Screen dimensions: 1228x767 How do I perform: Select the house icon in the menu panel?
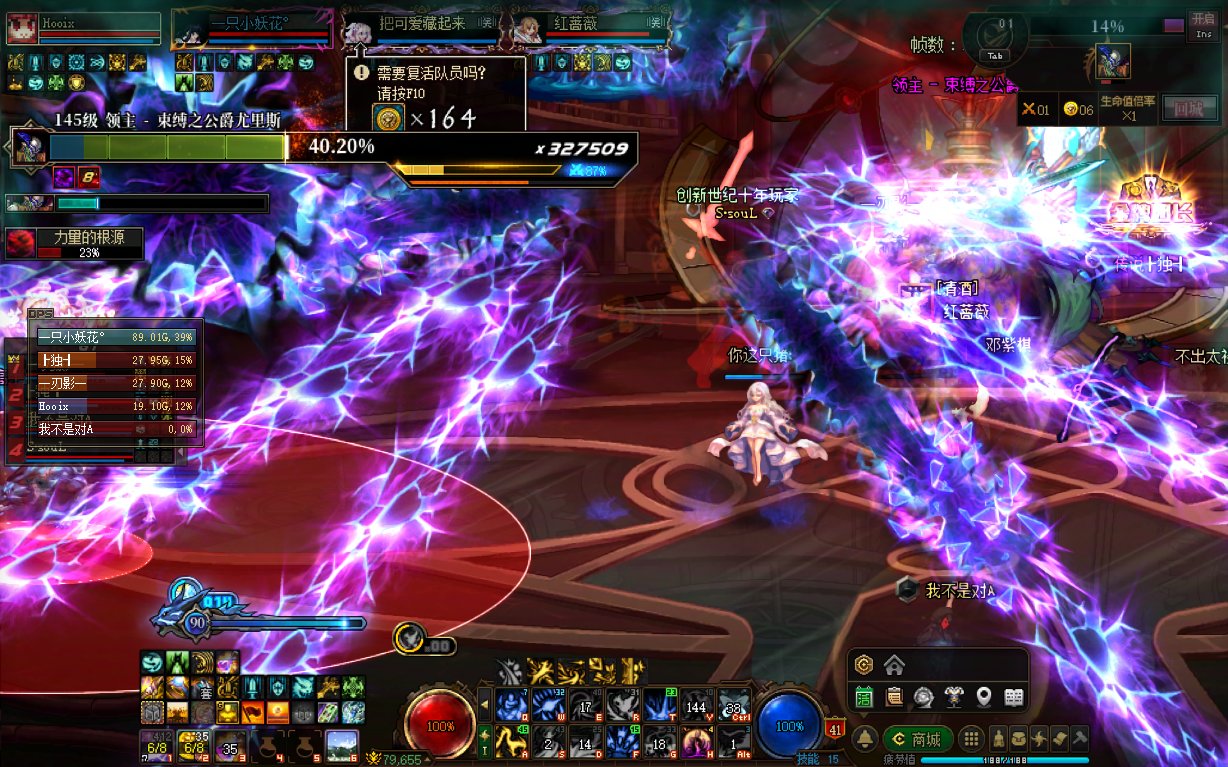tap(894, 665)
